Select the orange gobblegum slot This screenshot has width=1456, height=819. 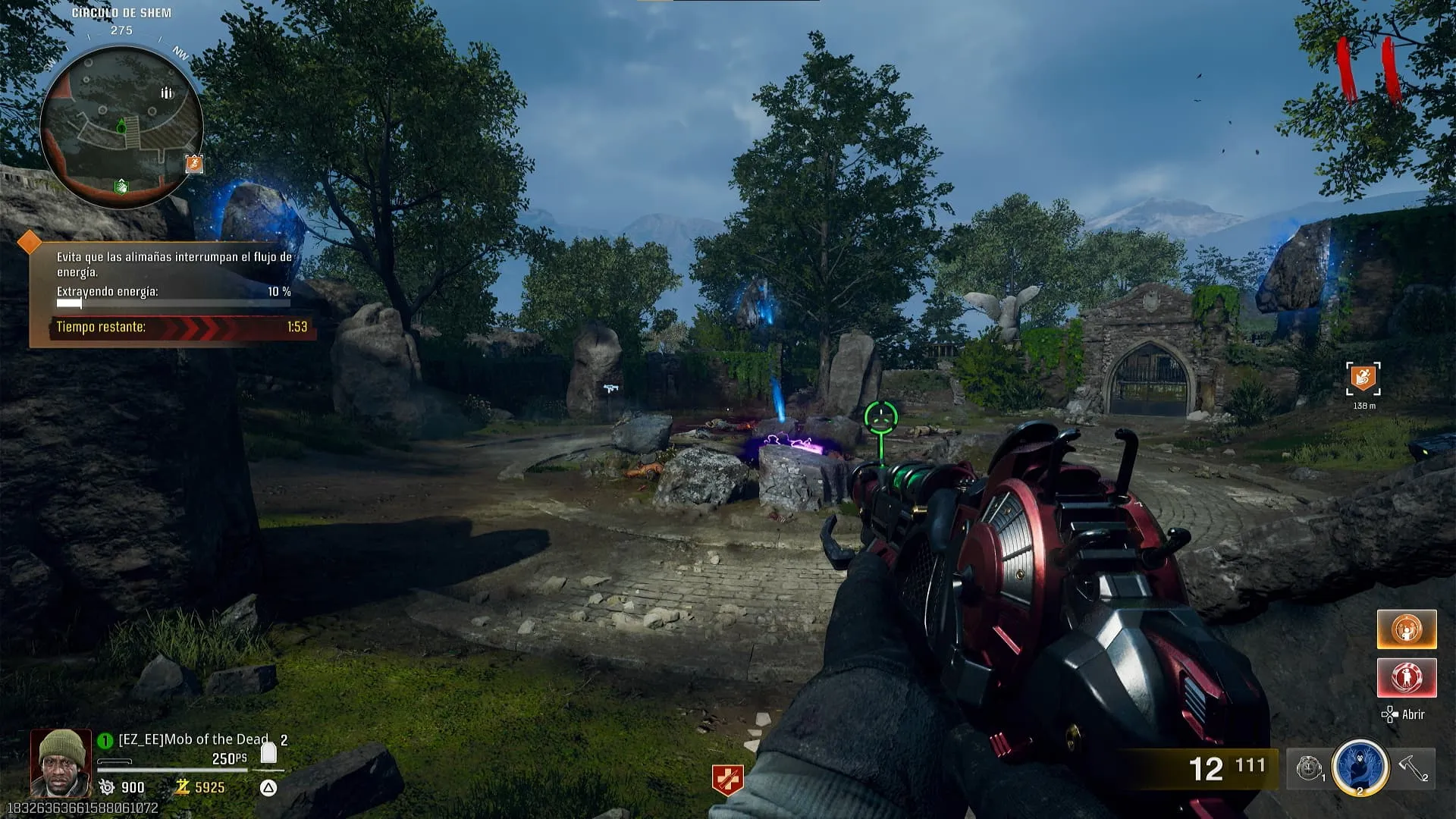pyautogui.click(x=1407, y=629)
